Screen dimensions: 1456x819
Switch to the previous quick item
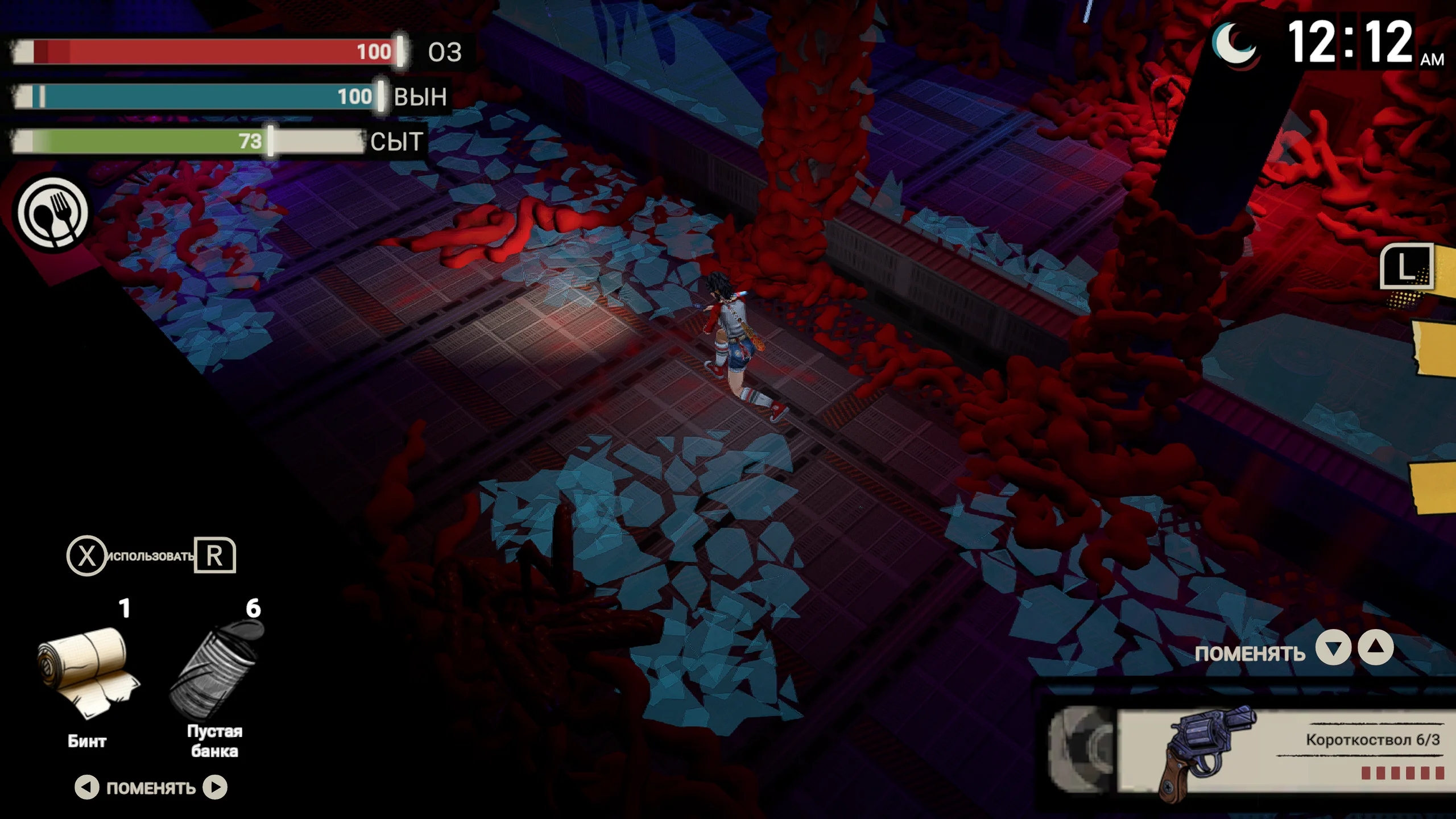point(86,787)
